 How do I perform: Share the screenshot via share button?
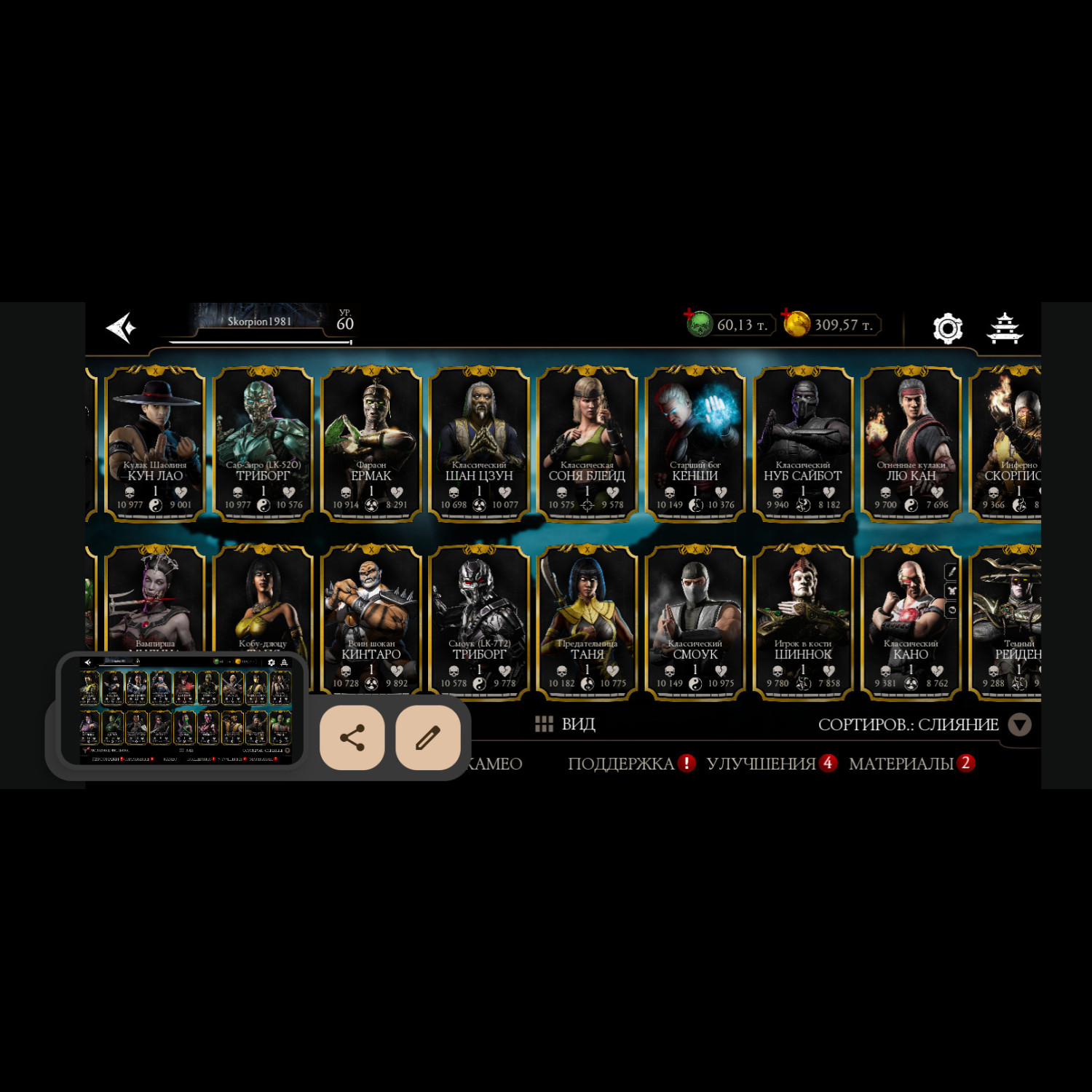[x=352, y=737]
